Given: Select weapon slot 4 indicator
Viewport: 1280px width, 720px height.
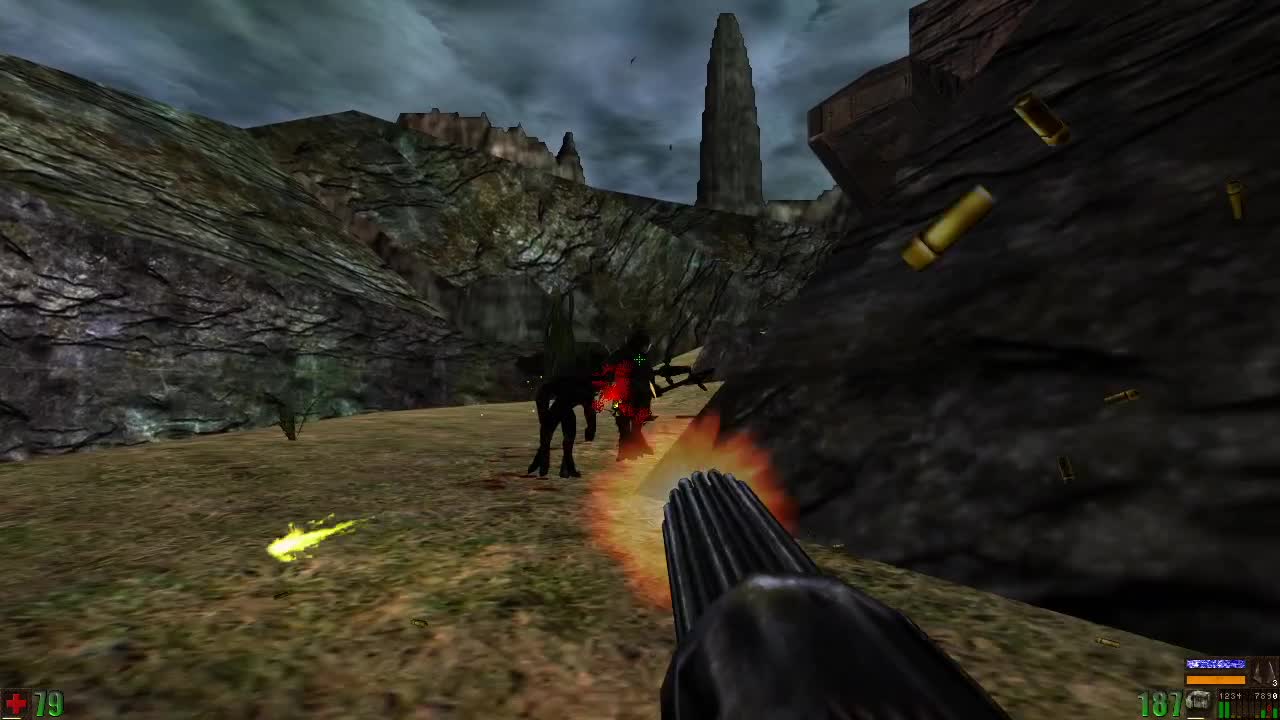Looking at the screenshot, I should 1238,696.
